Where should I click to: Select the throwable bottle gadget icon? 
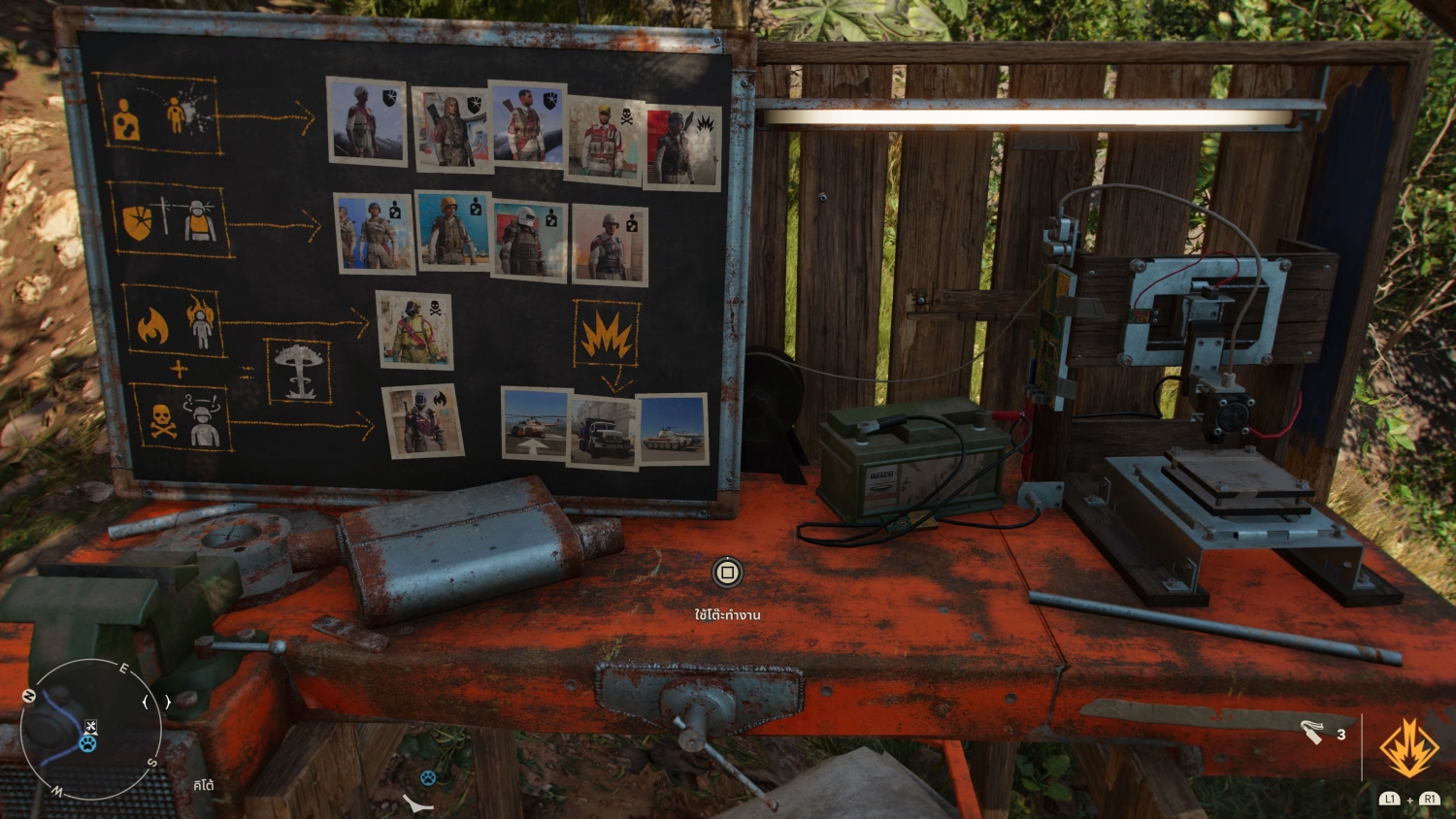pyautogui.click(x=1312, y=732)
